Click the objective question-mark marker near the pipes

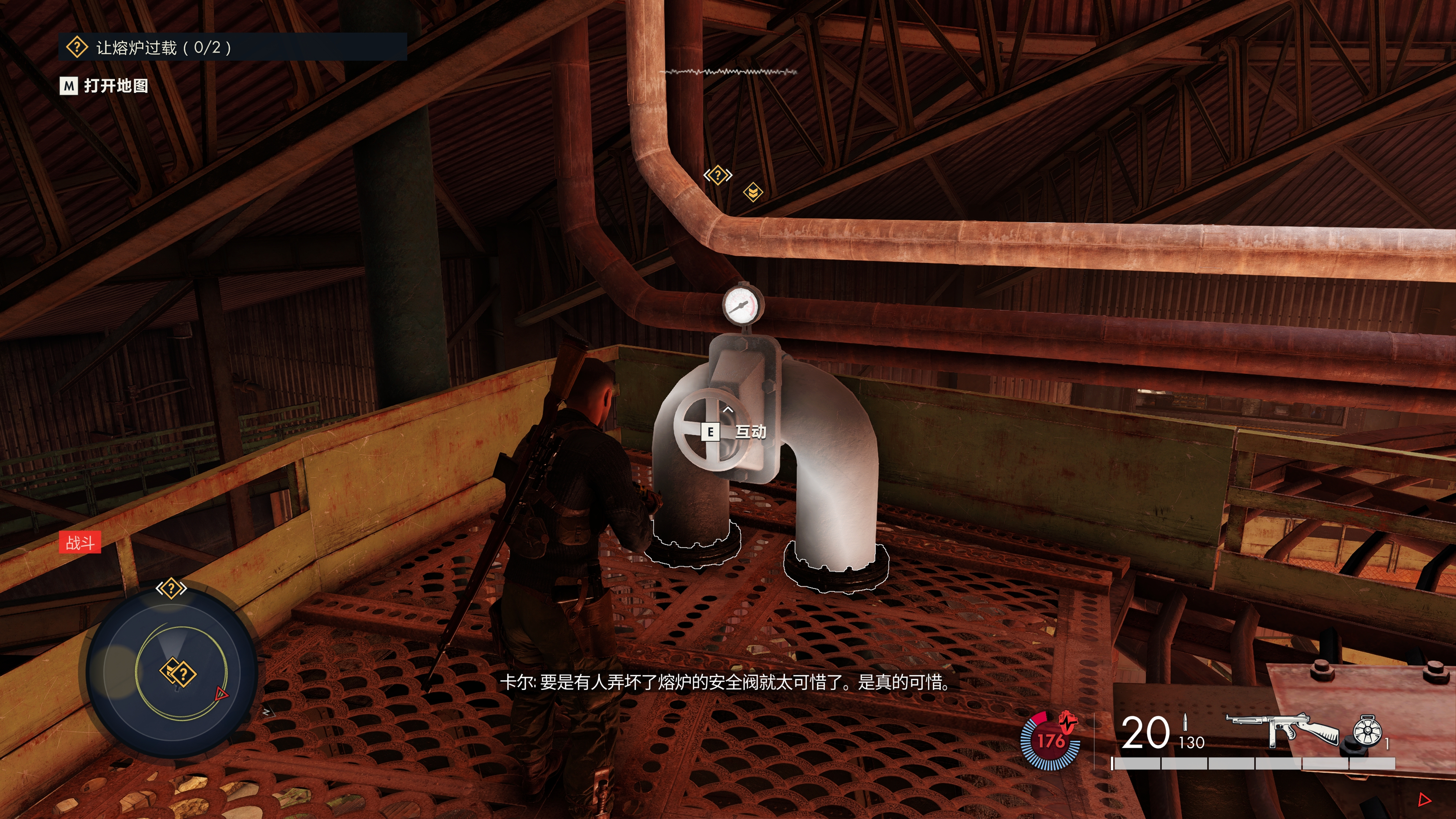point(717,175)
